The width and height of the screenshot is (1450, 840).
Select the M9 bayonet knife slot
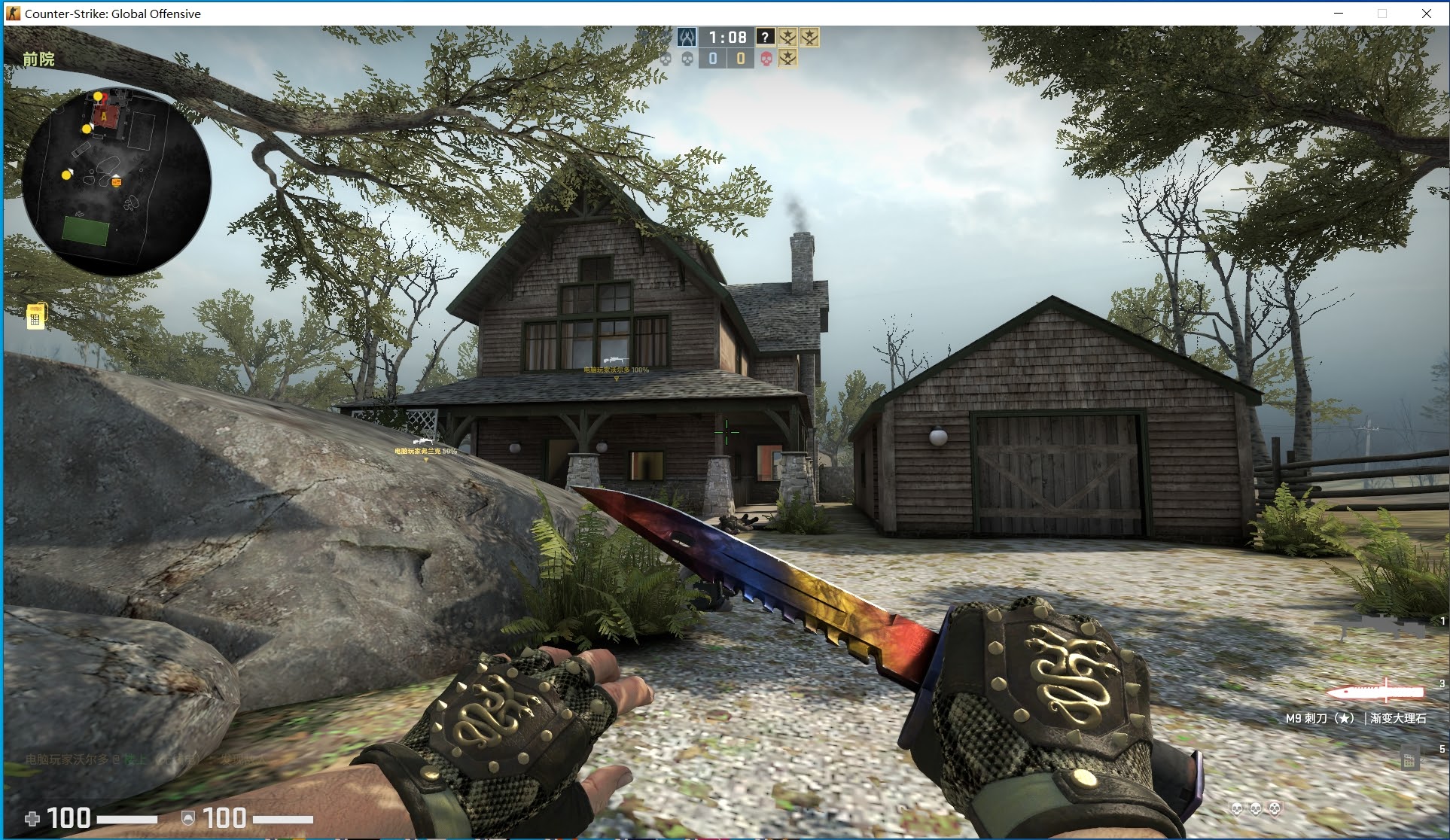point(1375,692)
